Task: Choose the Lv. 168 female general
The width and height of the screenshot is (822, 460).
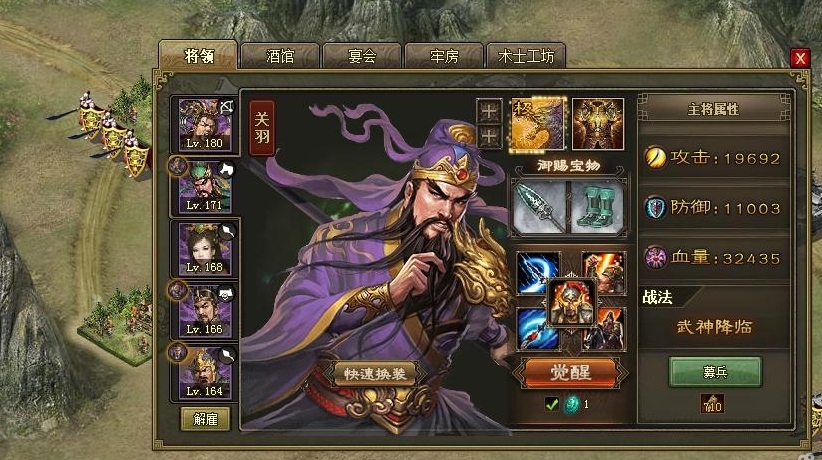Action: pyautogui.click(x=205, y=249)
